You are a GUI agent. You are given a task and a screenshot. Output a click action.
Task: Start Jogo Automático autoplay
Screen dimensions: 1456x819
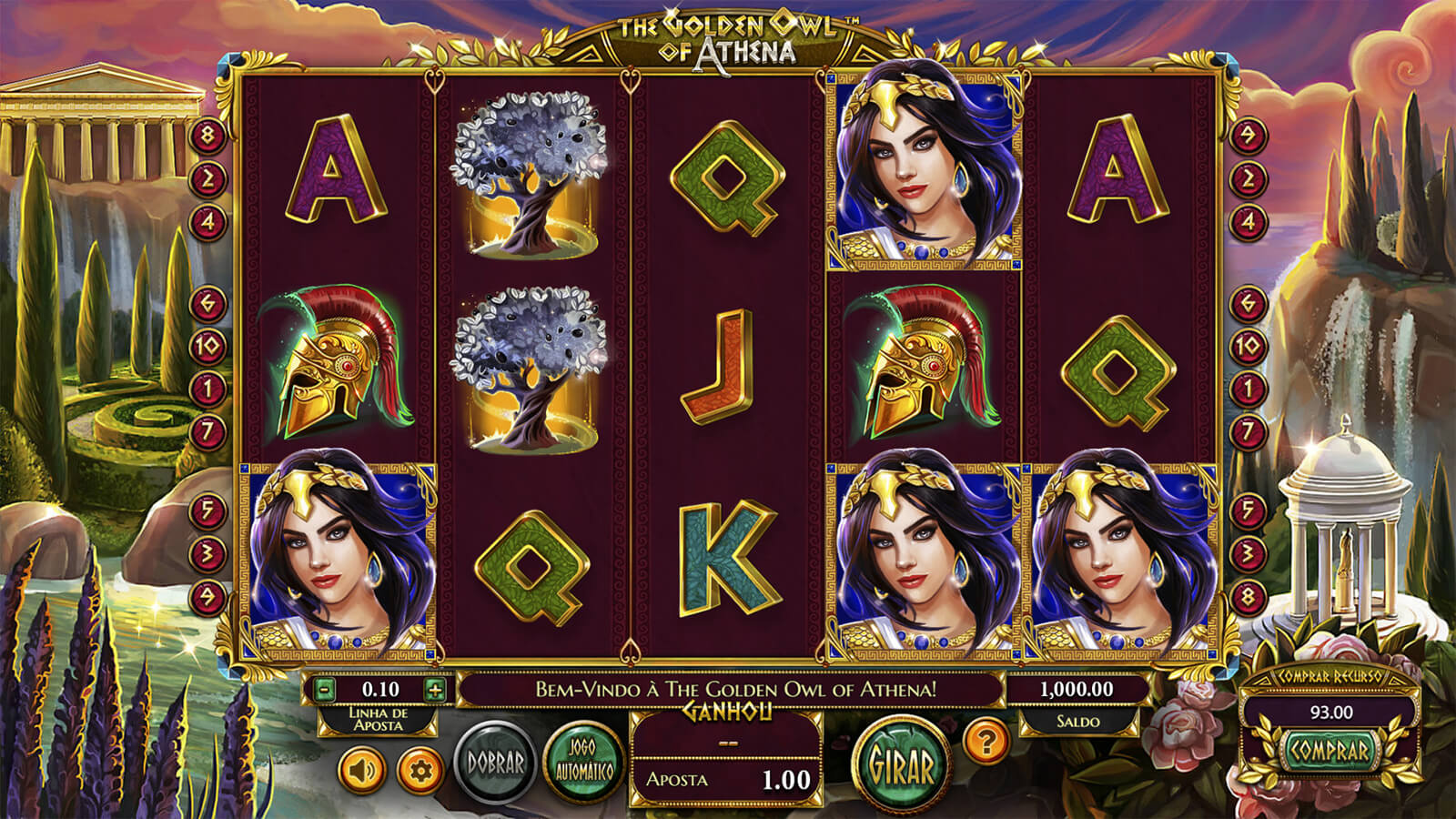pyautogui.click(x=581, y=763)
